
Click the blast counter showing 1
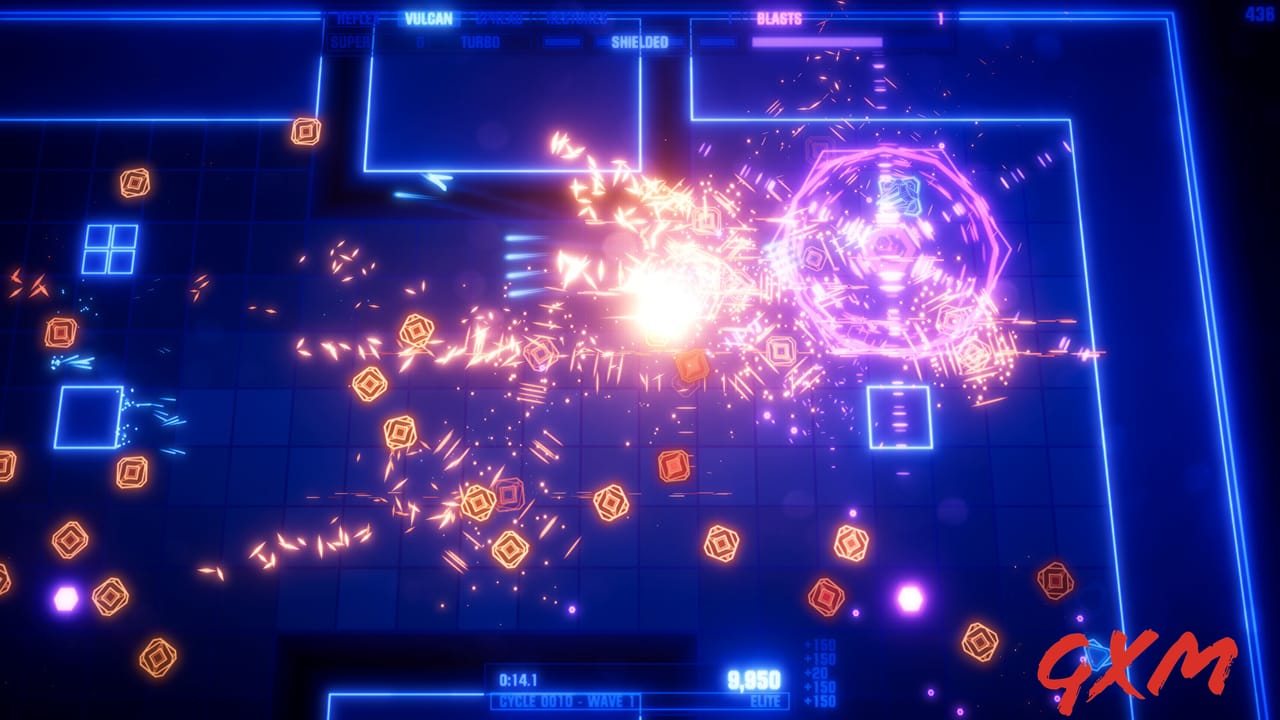coord(939,17)
